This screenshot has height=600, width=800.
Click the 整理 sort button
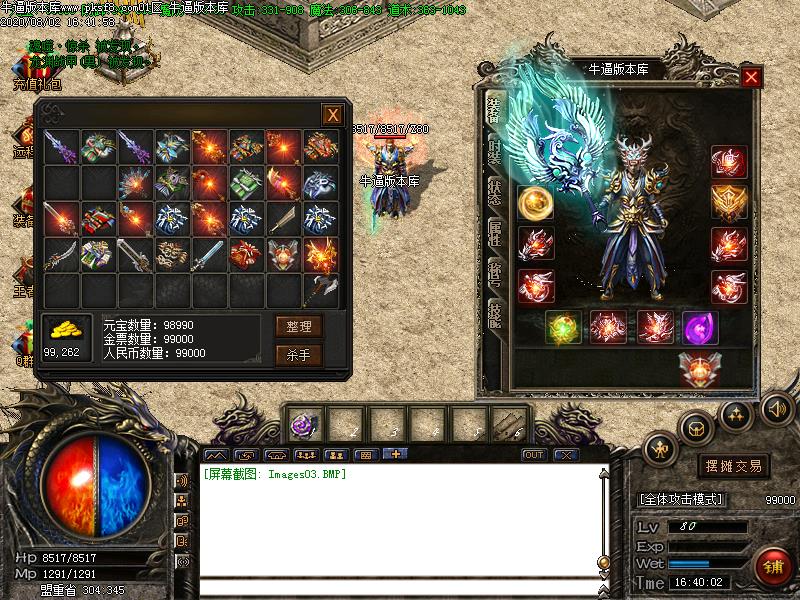(x=299, y=326)
